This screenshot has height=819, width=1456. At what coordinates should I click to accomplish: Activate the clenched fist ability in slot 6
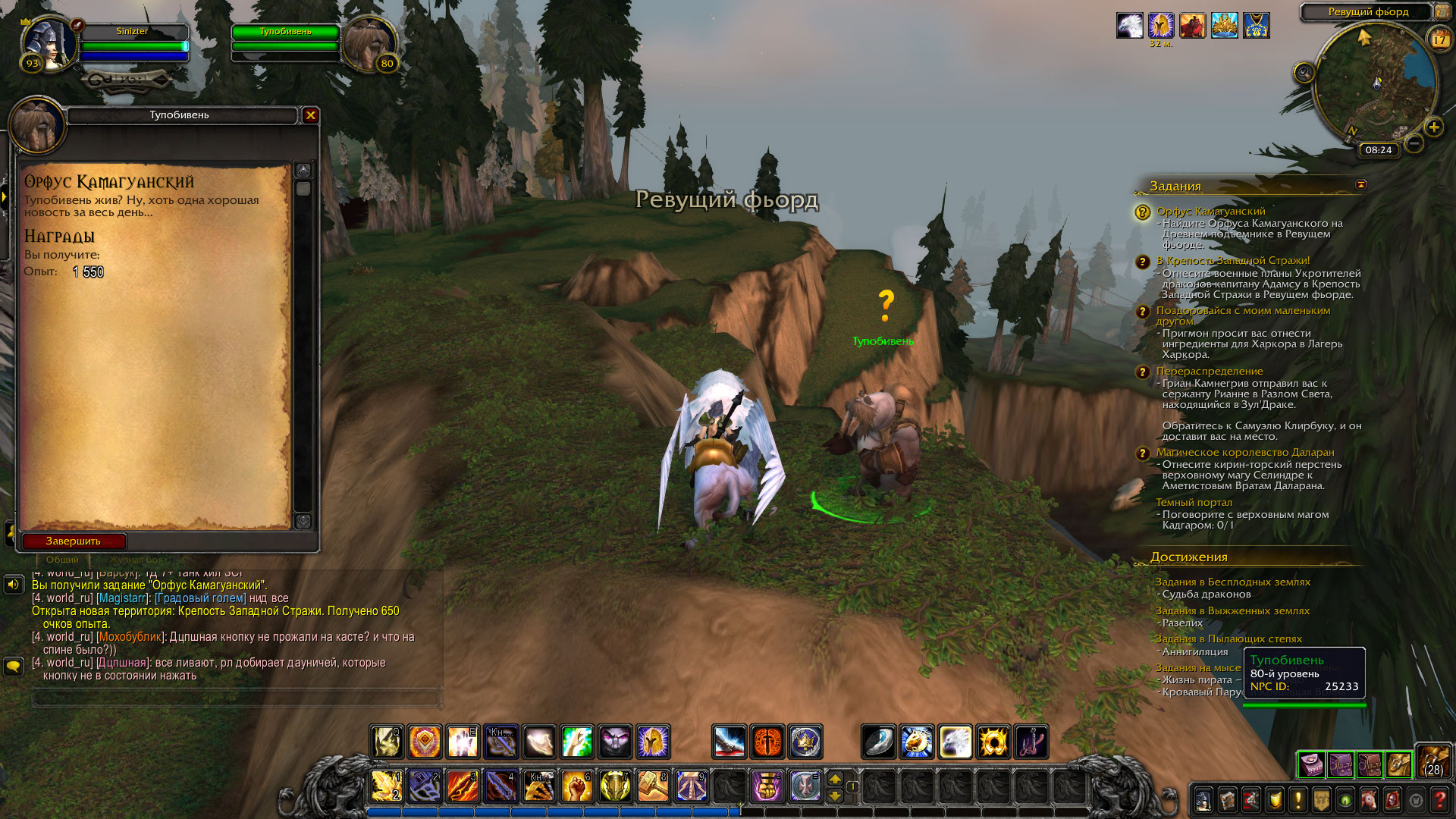[577, 786]
